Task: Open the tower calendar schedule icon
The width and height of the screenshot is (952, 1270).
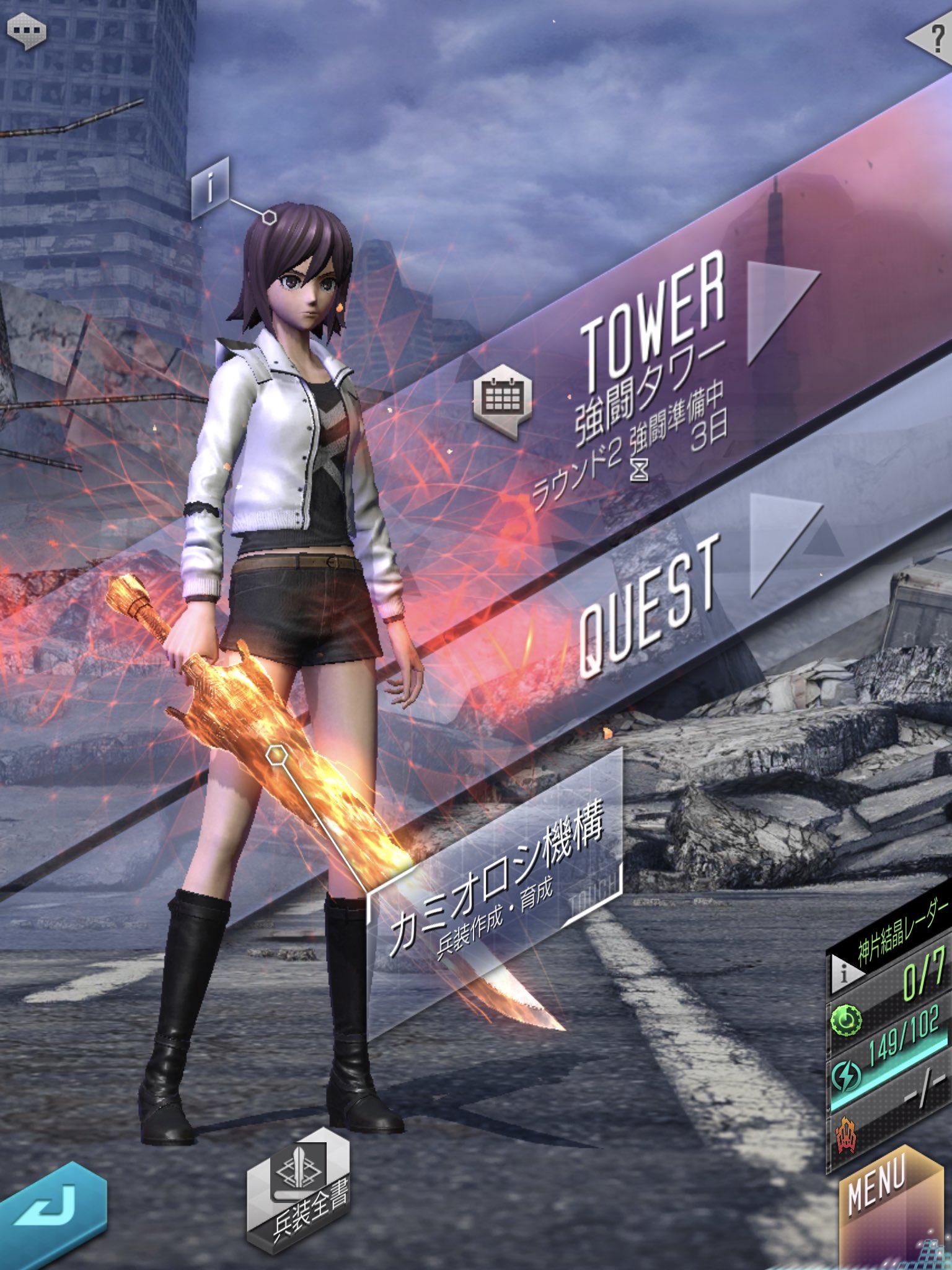Action: coord(502,399)
